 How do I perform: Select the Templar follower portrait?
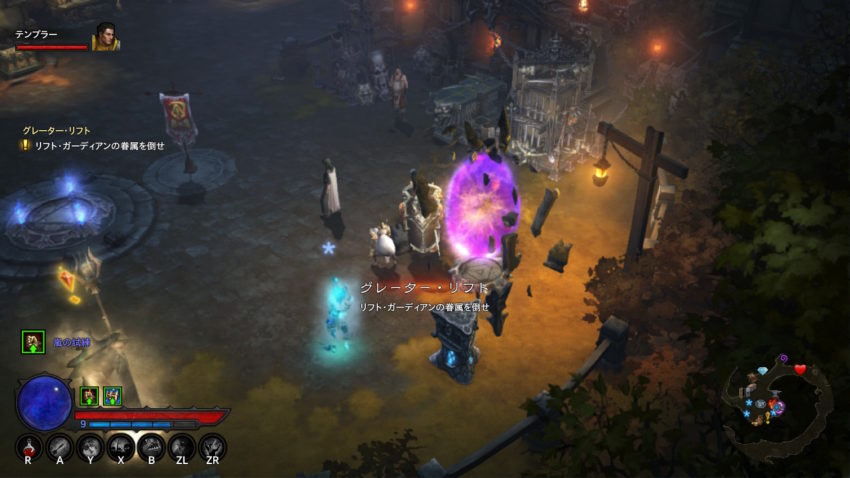[105, 38]
